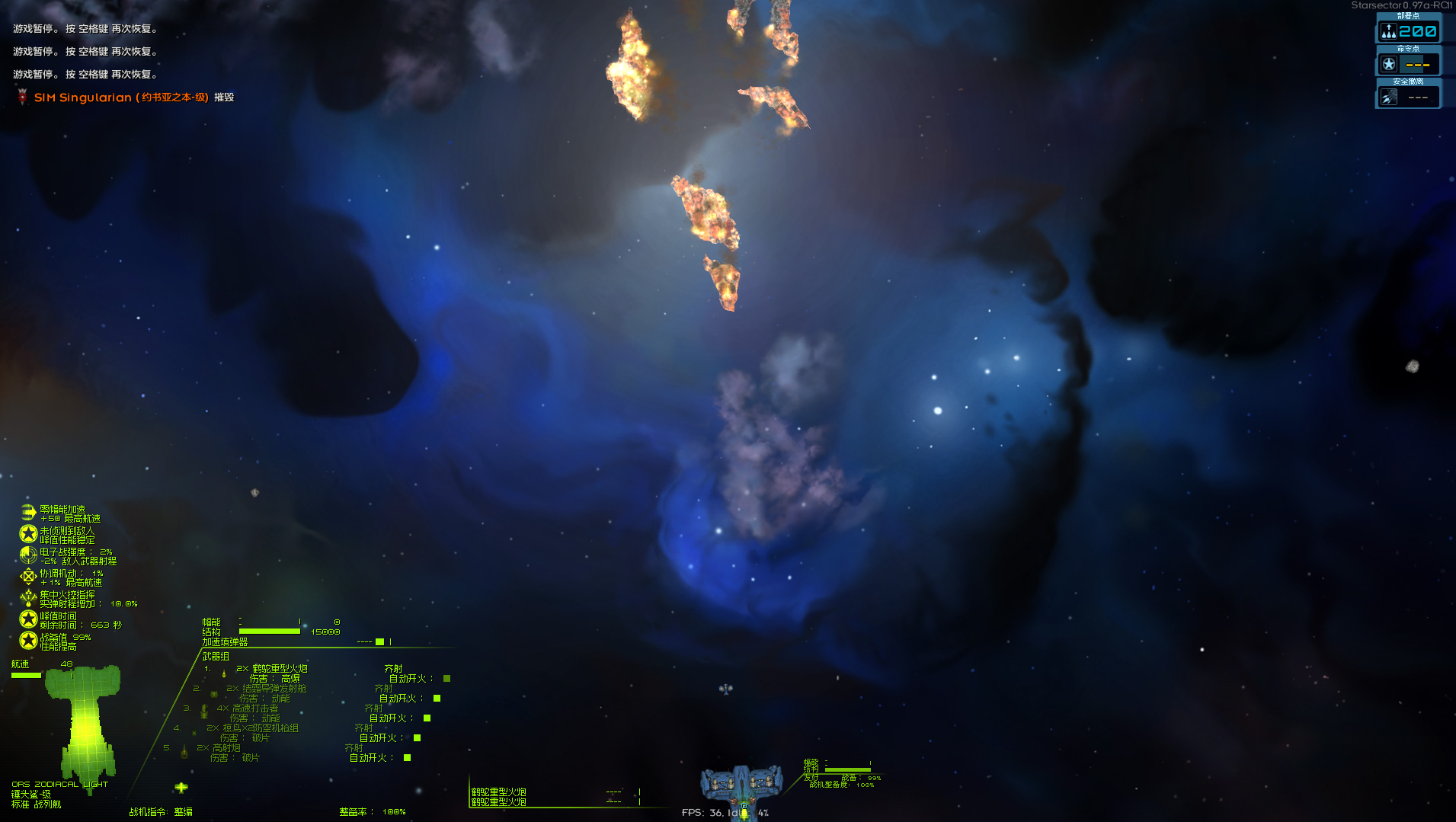The width and height of the screenshot is (1456, 822).
Task: Toggle 自动开火 for the 鹳鸵重型火炮 group
Action: [x=446, y=679]
